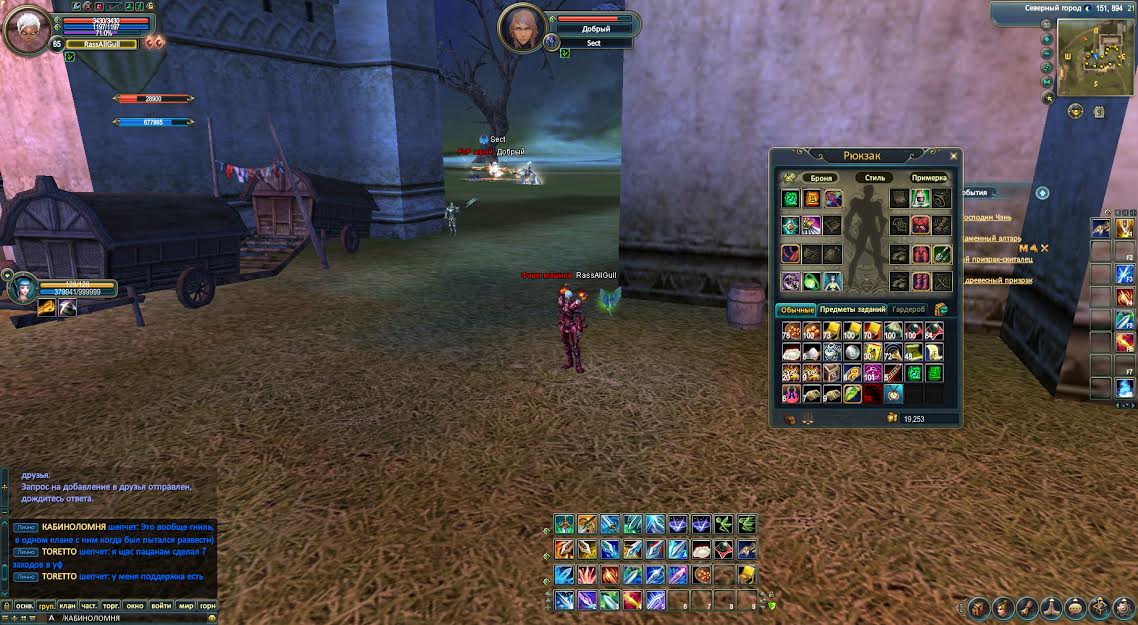
Task: Open the Гардероб wardrobe tab
Action: coord(908,310)
